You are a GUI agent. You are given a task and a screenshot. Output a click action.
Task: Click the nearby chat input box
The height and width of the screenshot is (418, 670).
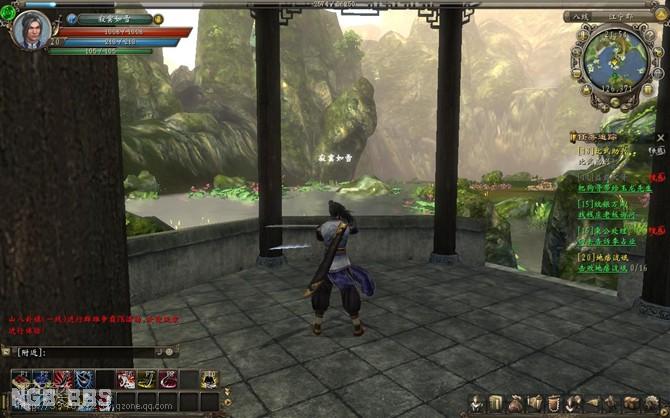85,352
